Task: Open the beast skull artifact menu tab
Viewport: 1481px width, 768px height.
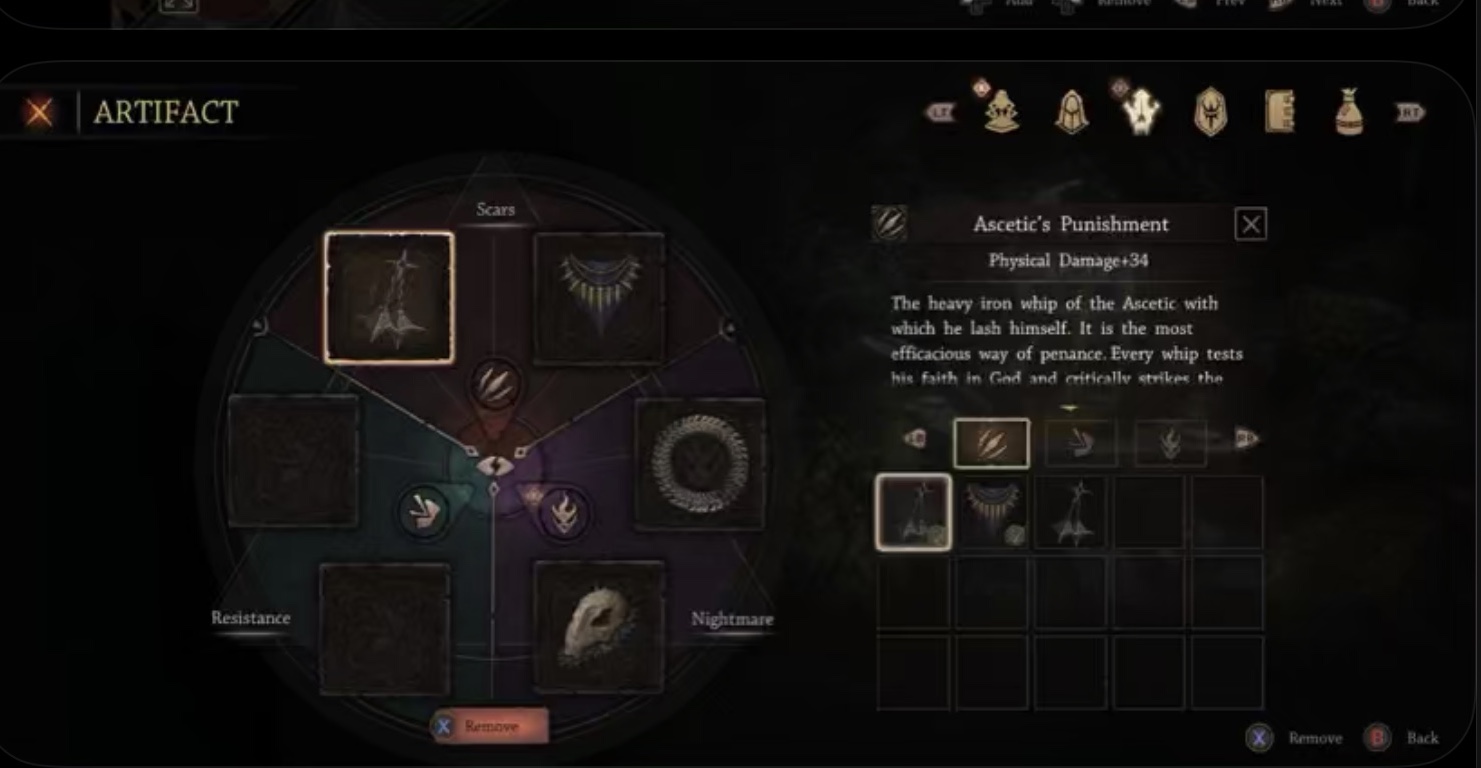Action: pyautogui.click(x=1140, y=112)
